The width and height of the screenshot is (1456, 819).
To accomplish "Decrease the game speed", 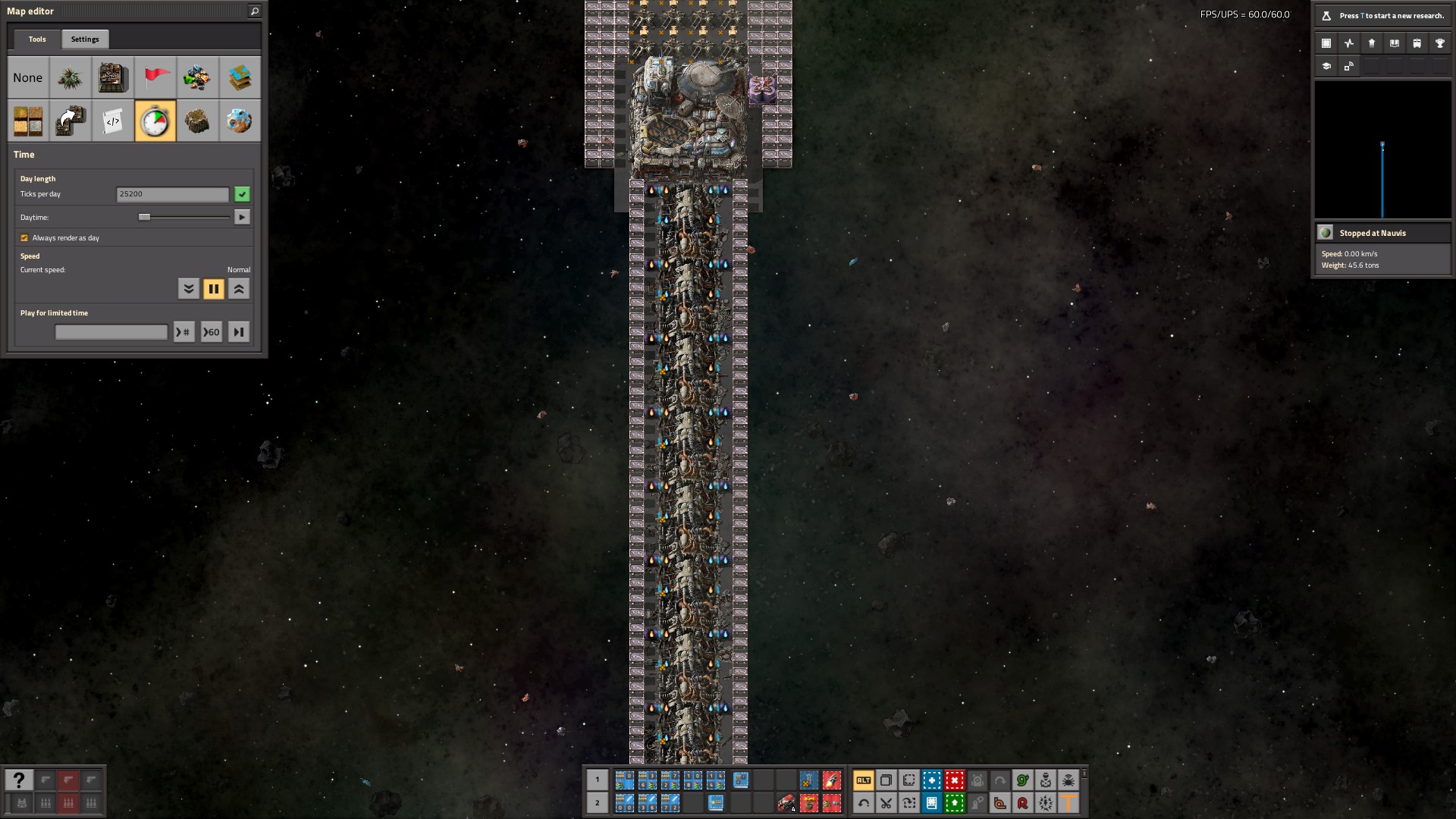I will click(189, 289).
